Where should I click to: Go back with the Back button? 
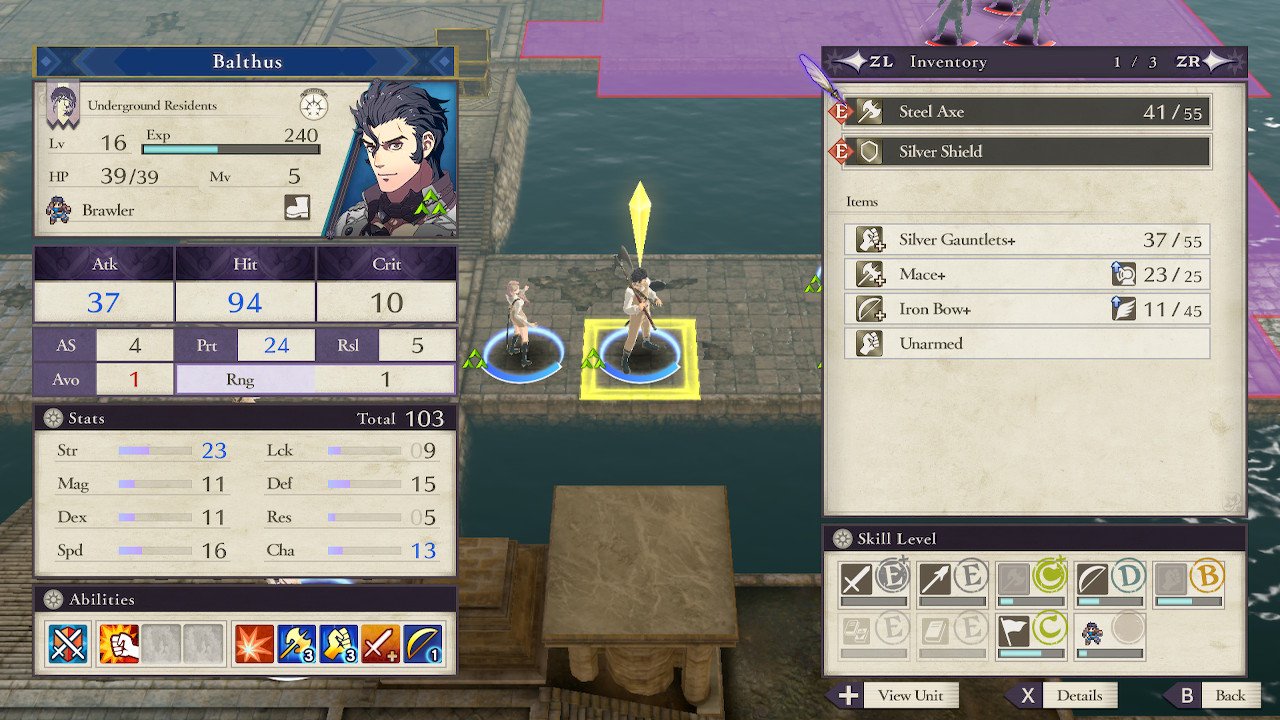coord(1217,696)
